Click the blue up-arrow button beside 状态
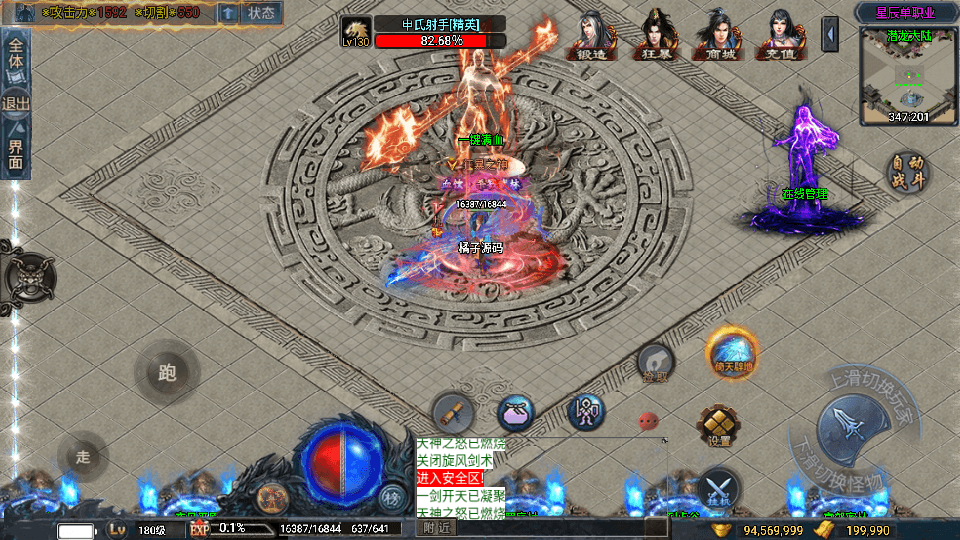 click(228, 13)
